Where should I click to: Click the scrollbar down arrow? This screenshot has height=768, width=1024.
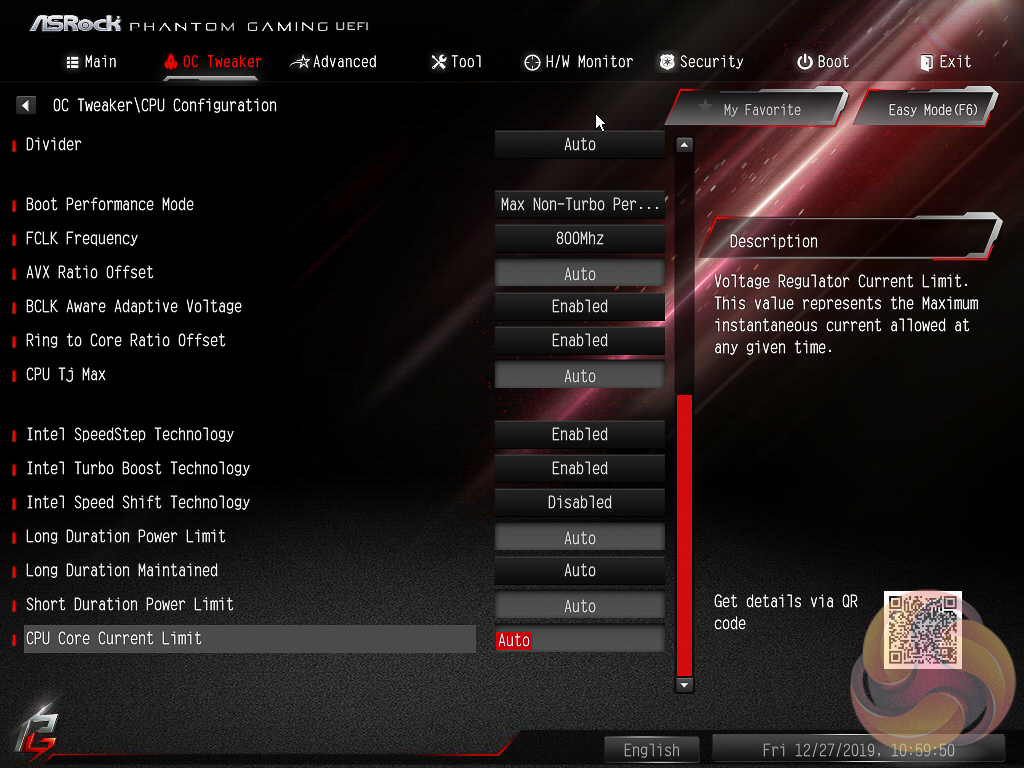pyautogui.click(x=684, y=684)
